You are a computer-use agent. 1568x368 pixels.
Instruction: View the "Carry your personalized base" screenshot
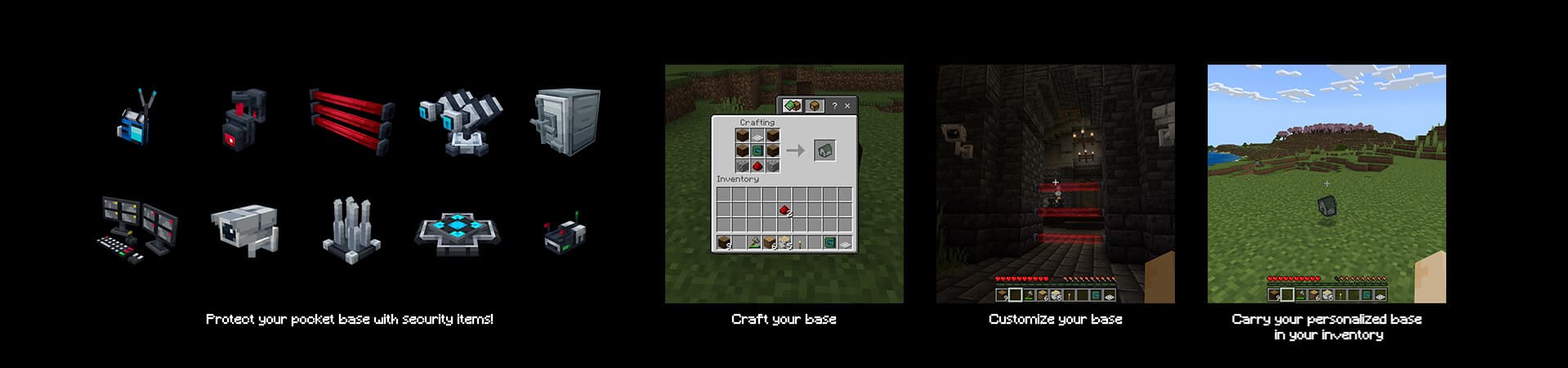(1326, 184)
